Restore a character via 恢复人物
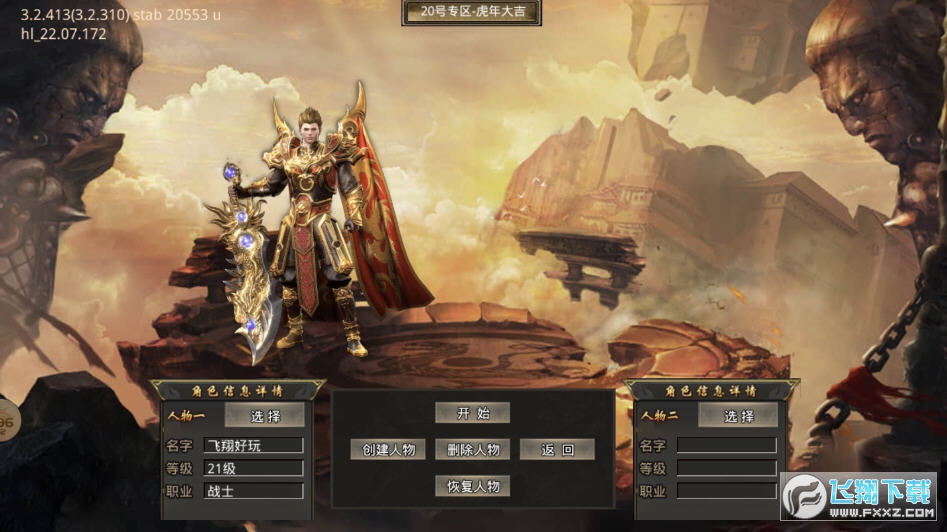The image size is (947, 532). [473, 486]
